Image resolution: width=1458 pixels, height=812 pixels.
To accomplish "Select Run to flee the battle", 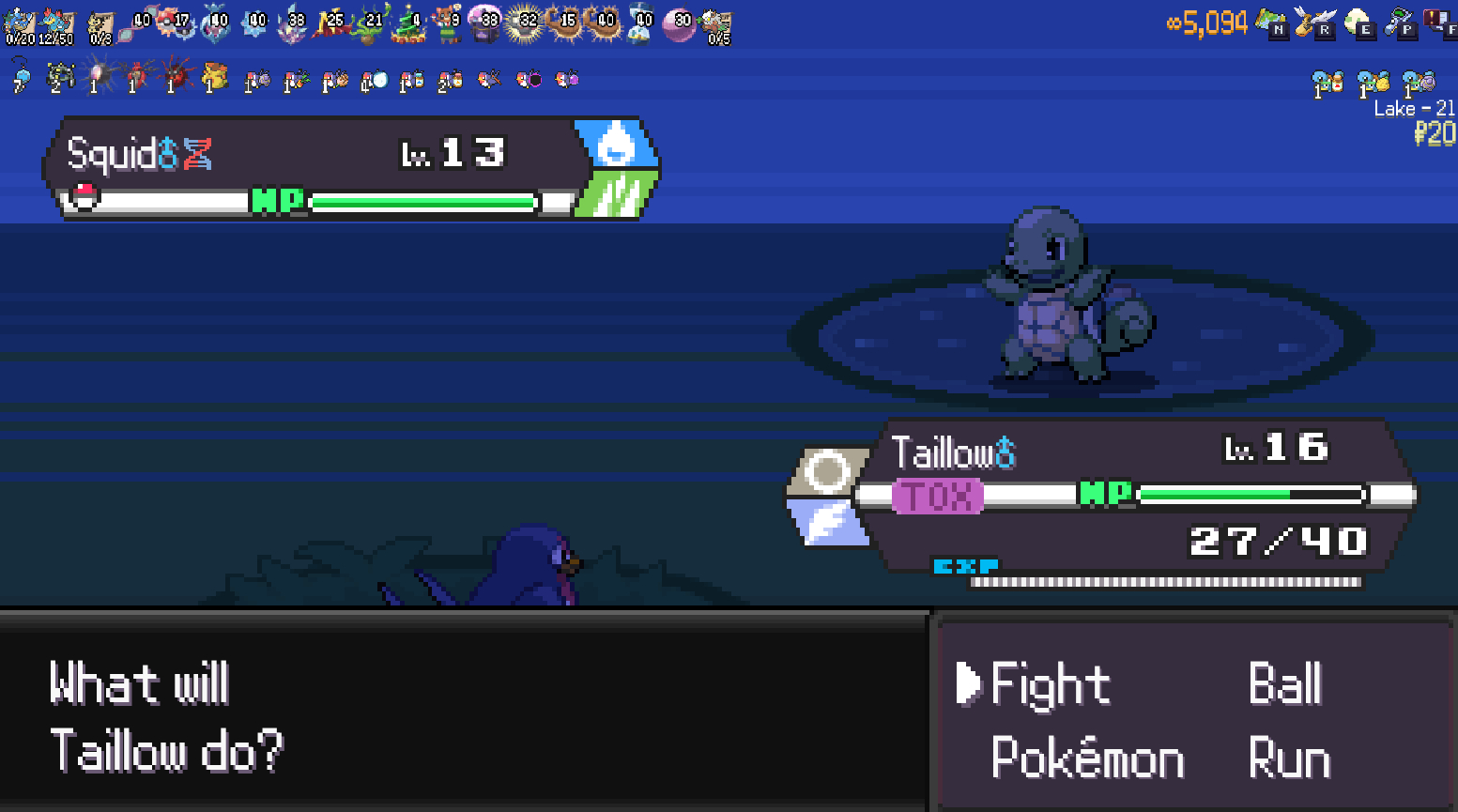I will [x=1289, y=758].
